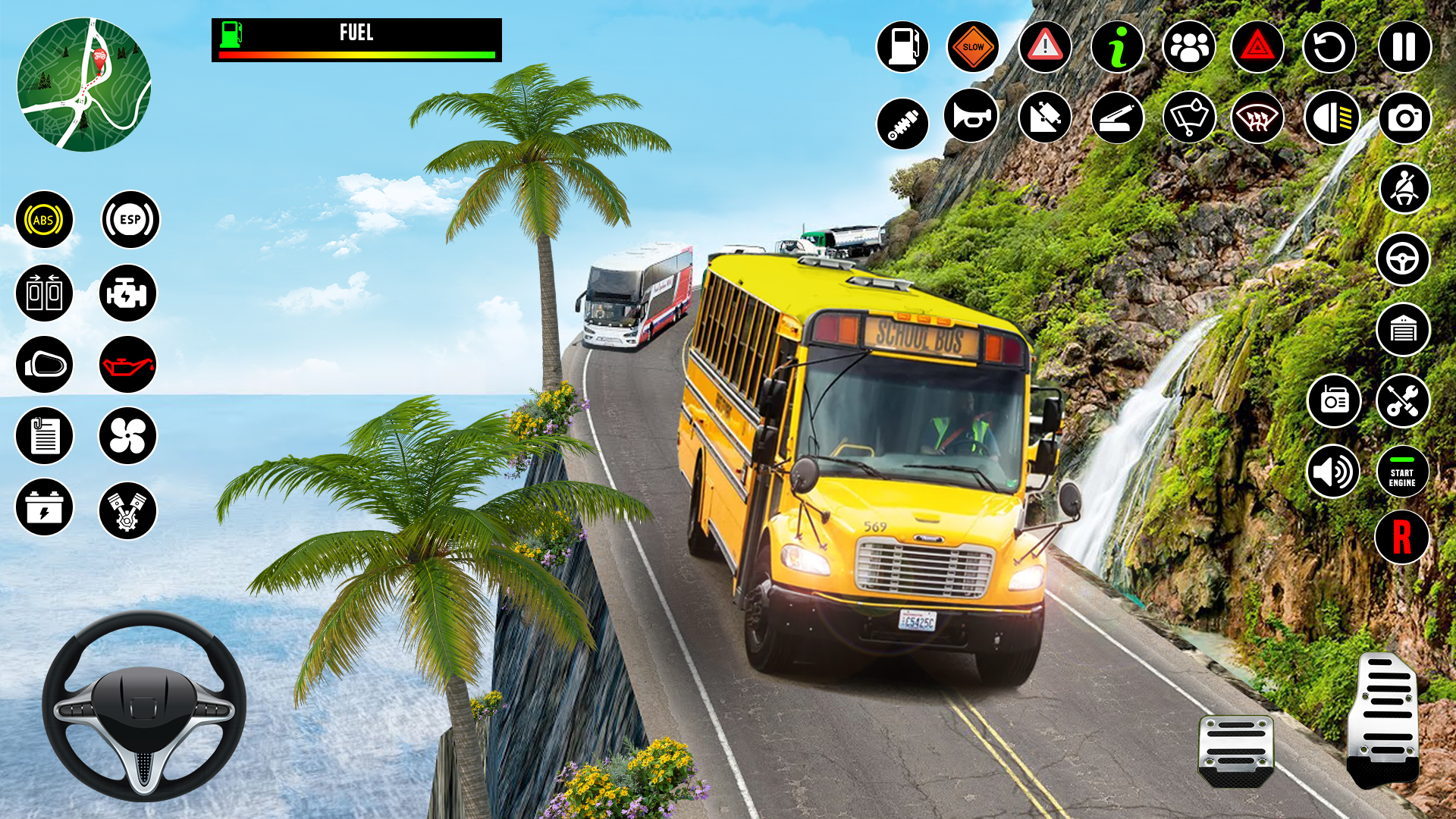Open the passengers info panel
Image resolution: width=1456 pixels, height=819 pixels.
point(1189,46)
